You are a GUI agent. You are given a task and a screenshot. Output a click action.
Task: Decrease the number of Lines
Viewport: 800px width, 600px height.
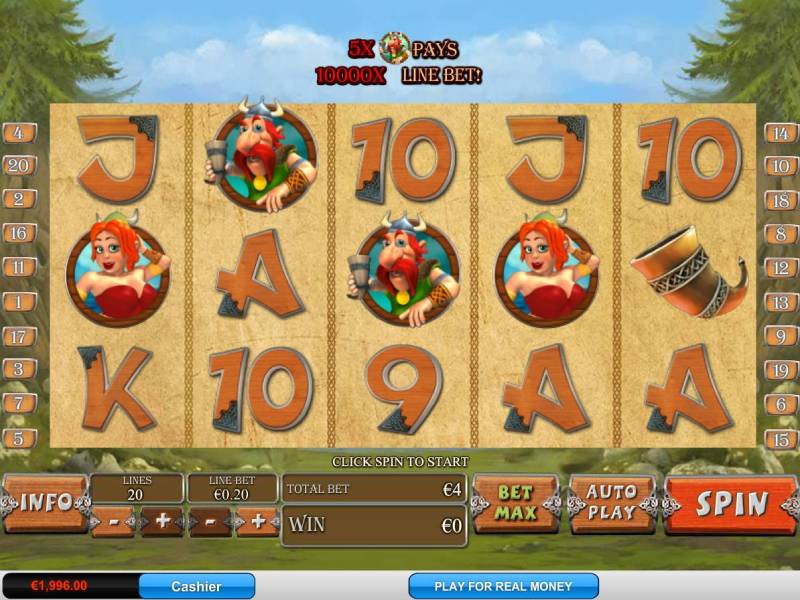[x=114, y=522]
